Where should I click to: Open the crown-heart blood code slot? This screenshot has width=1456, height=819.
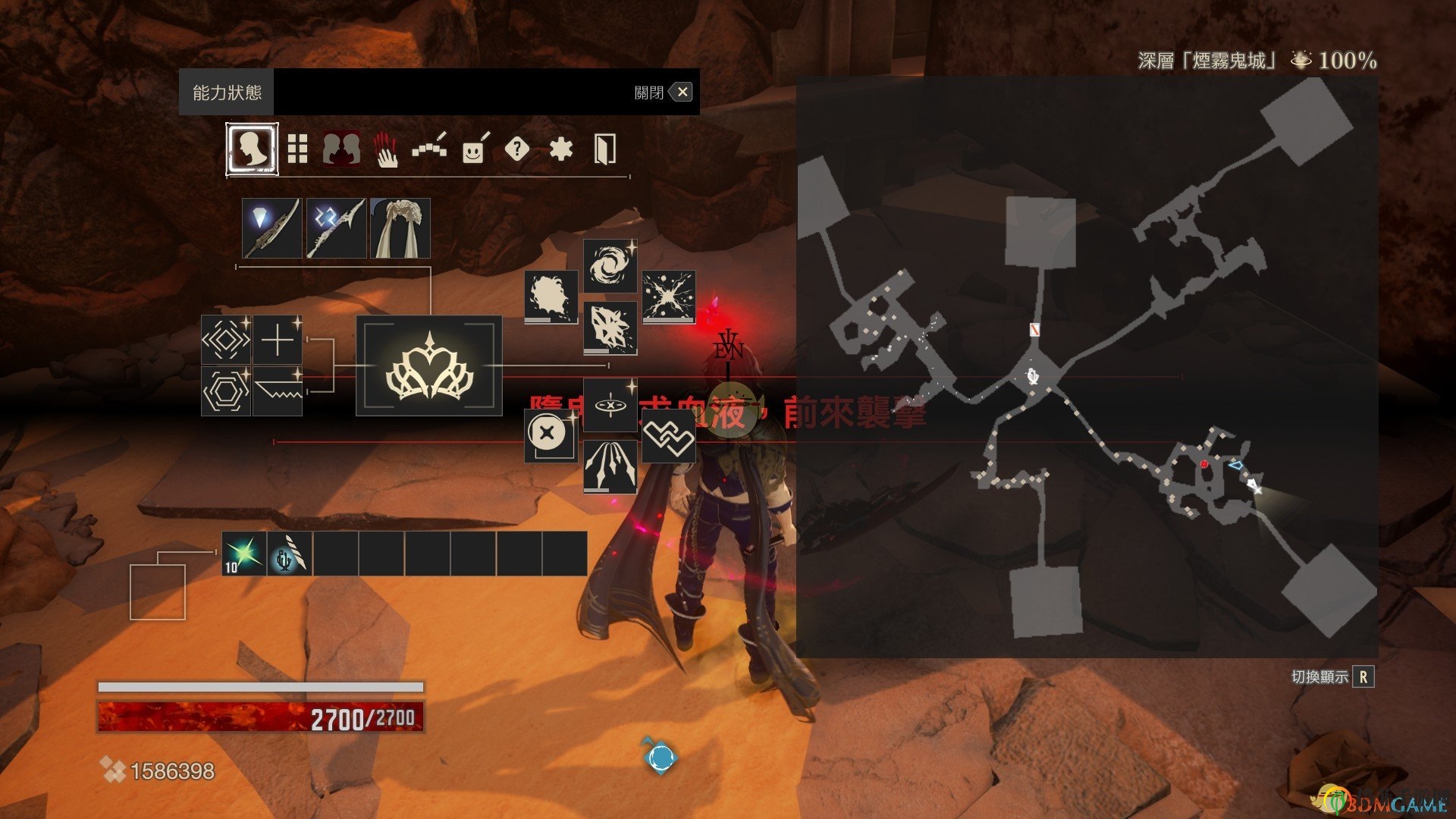(x=429, y=366)
